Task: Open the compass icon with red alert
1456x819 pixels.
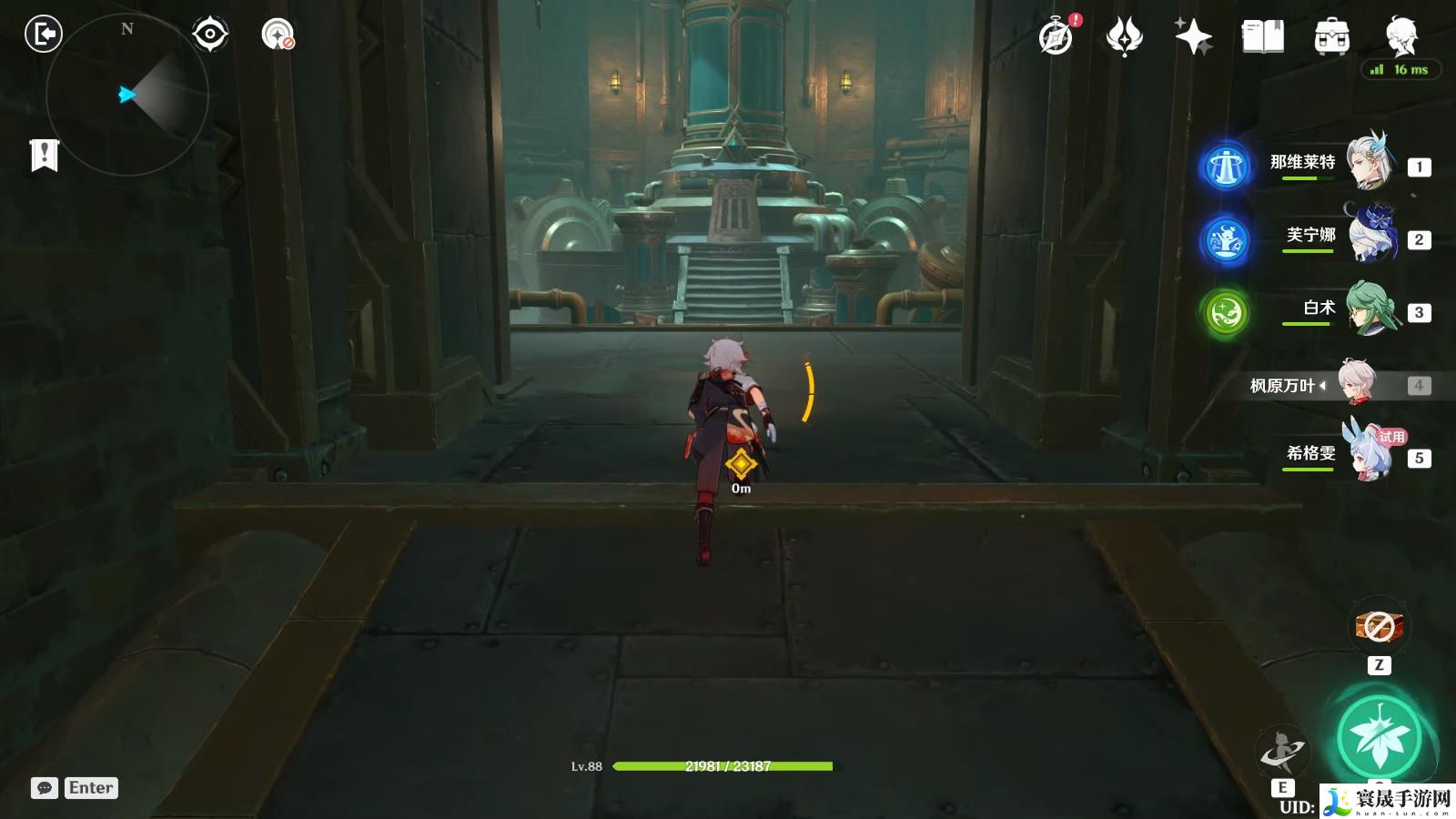Action: (1057, 37)
